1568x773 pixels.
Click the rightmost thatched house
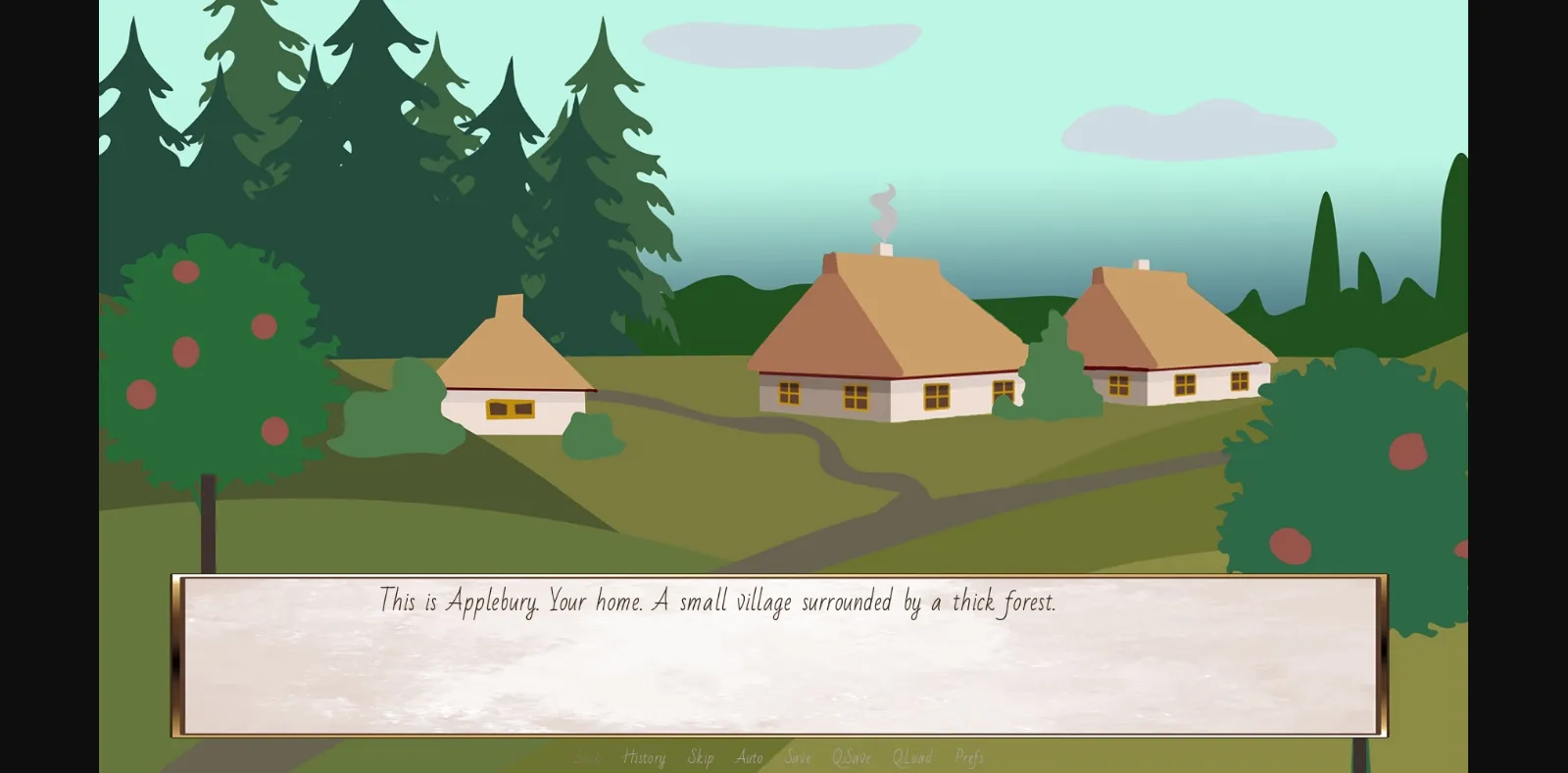pos(1176,333)
